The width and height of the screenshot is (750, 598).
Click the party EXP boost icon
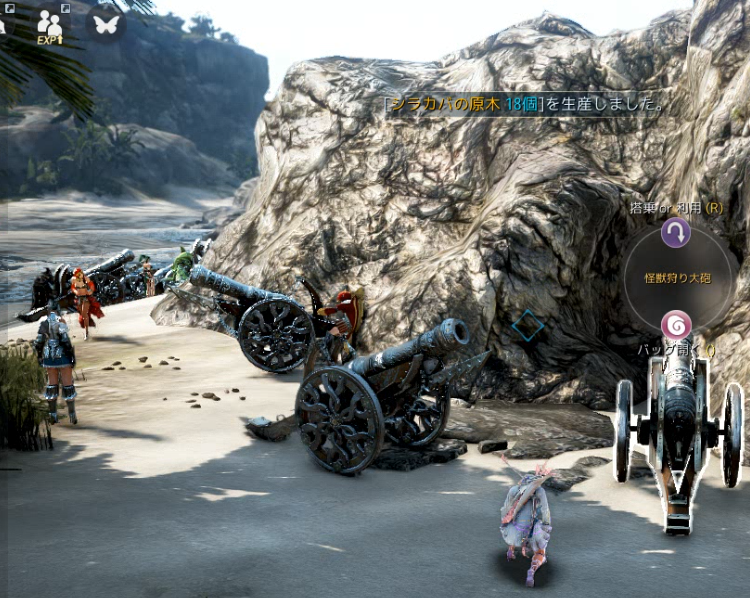click(49, 25)
